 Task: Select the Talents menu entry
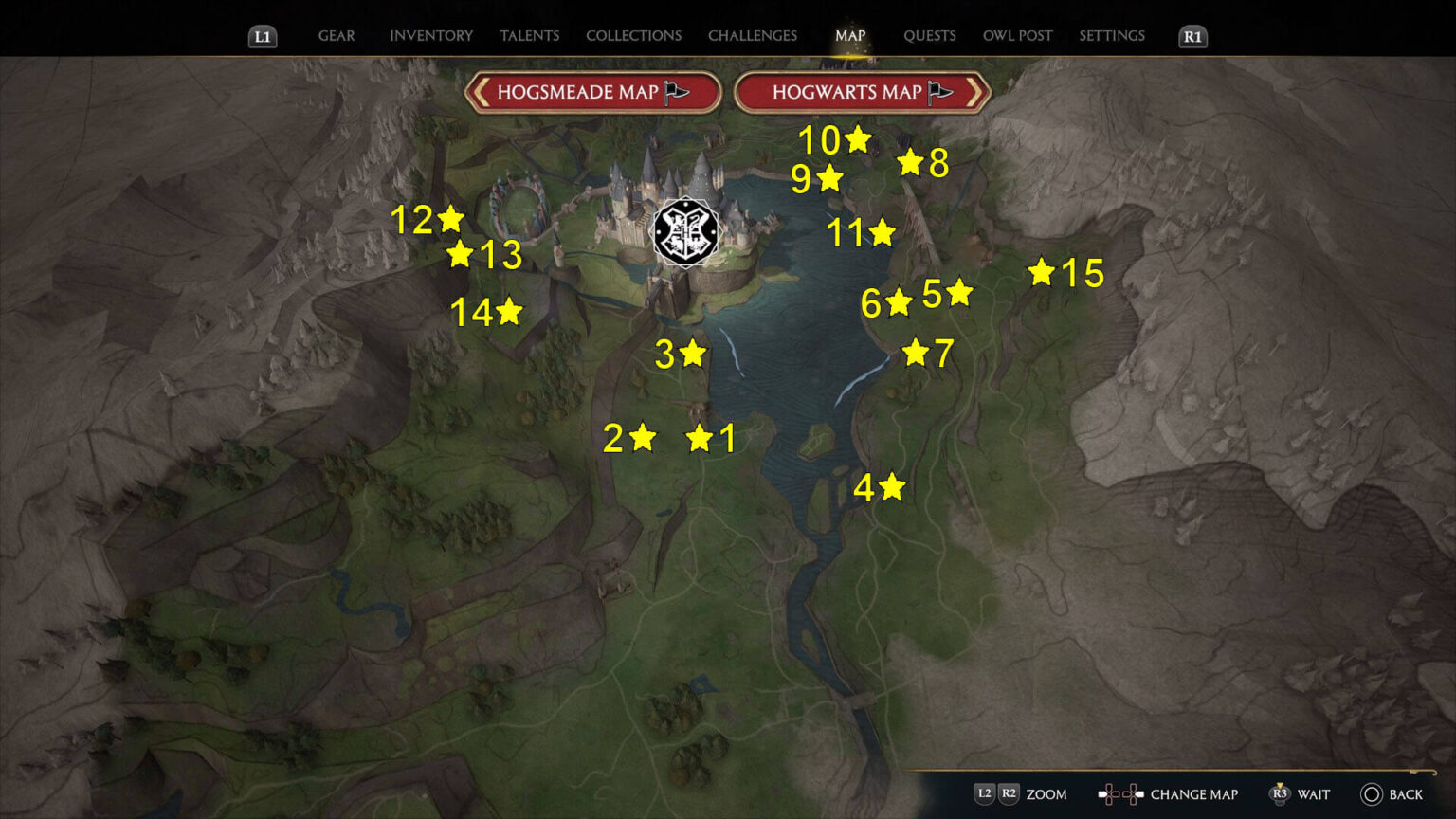529,35
